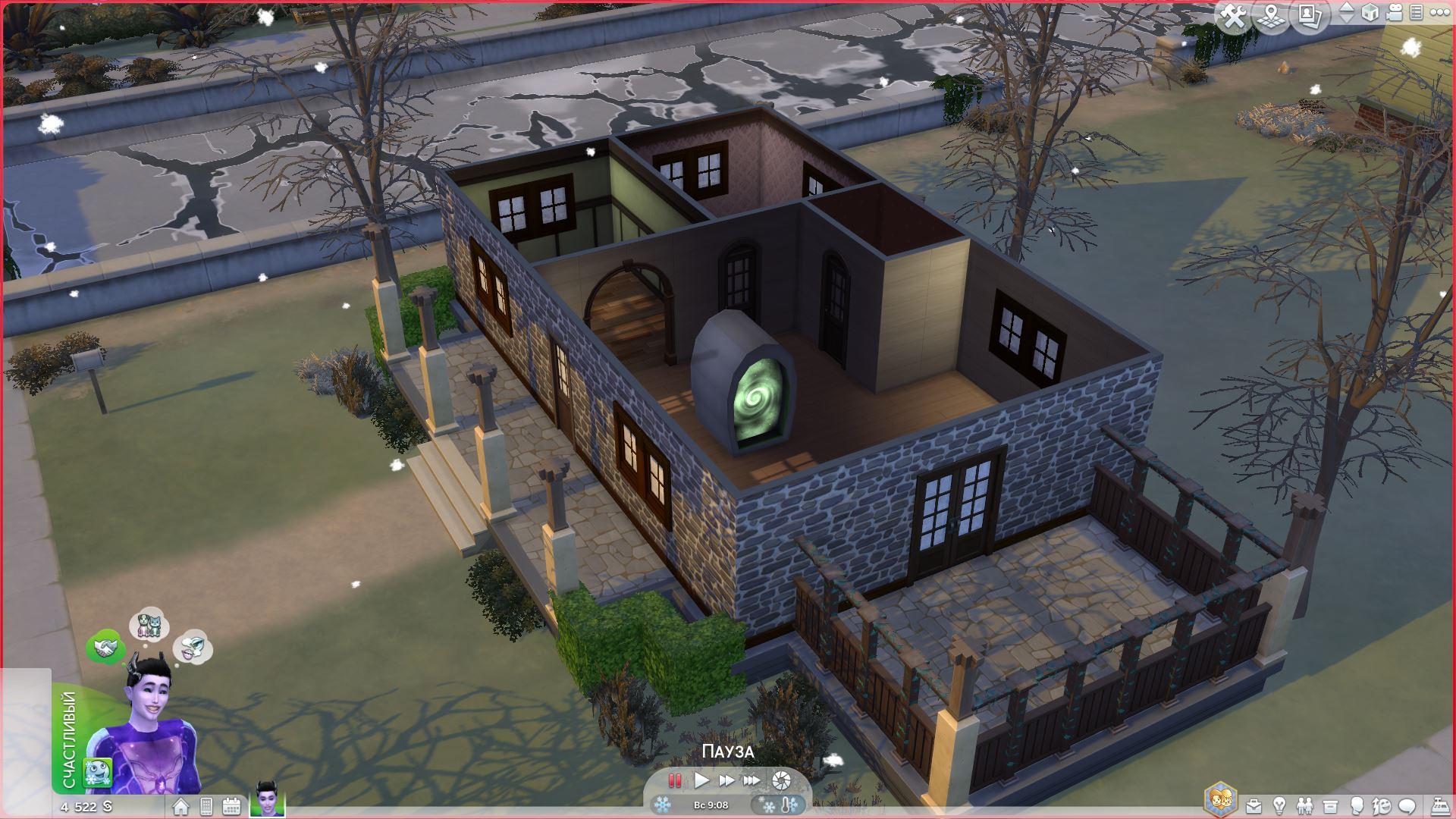The image size is (1456, 819).
Task: Pause the game with the red pause button
Action: pyautogui.click(x=674, y=780)
